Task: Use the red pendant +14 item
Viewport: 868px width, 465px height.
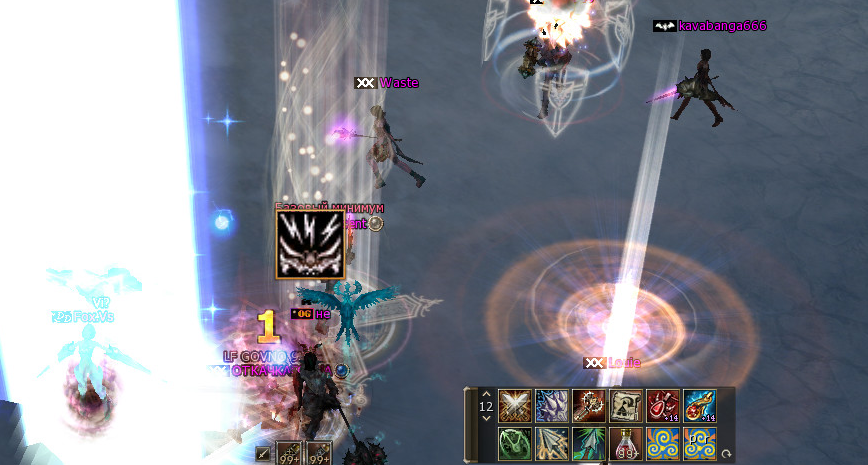Action: click(x=663, y=406)
